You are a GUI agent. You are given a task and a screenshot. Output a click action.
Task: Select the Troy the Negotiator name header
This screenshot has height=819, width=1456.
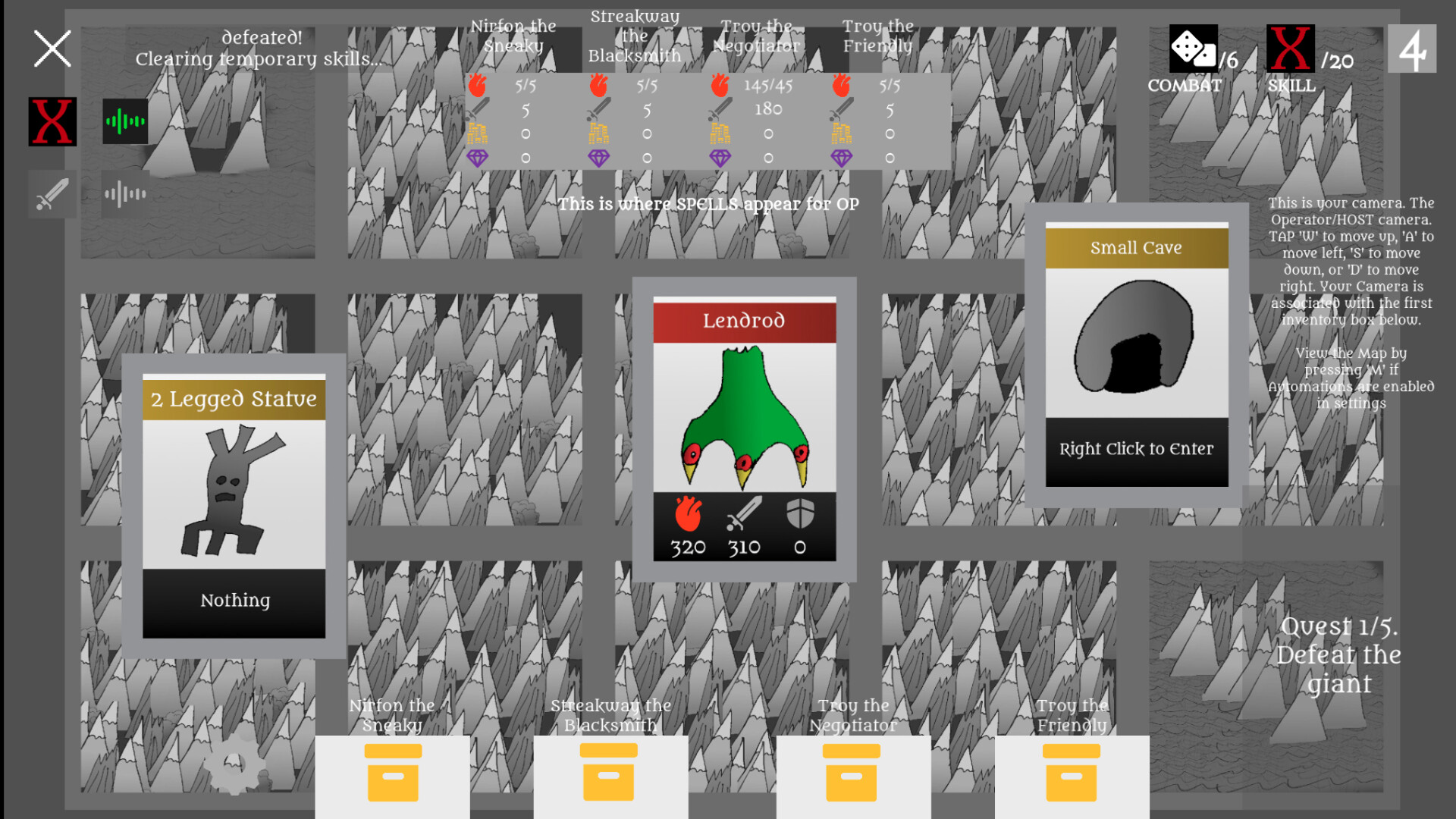758,36
